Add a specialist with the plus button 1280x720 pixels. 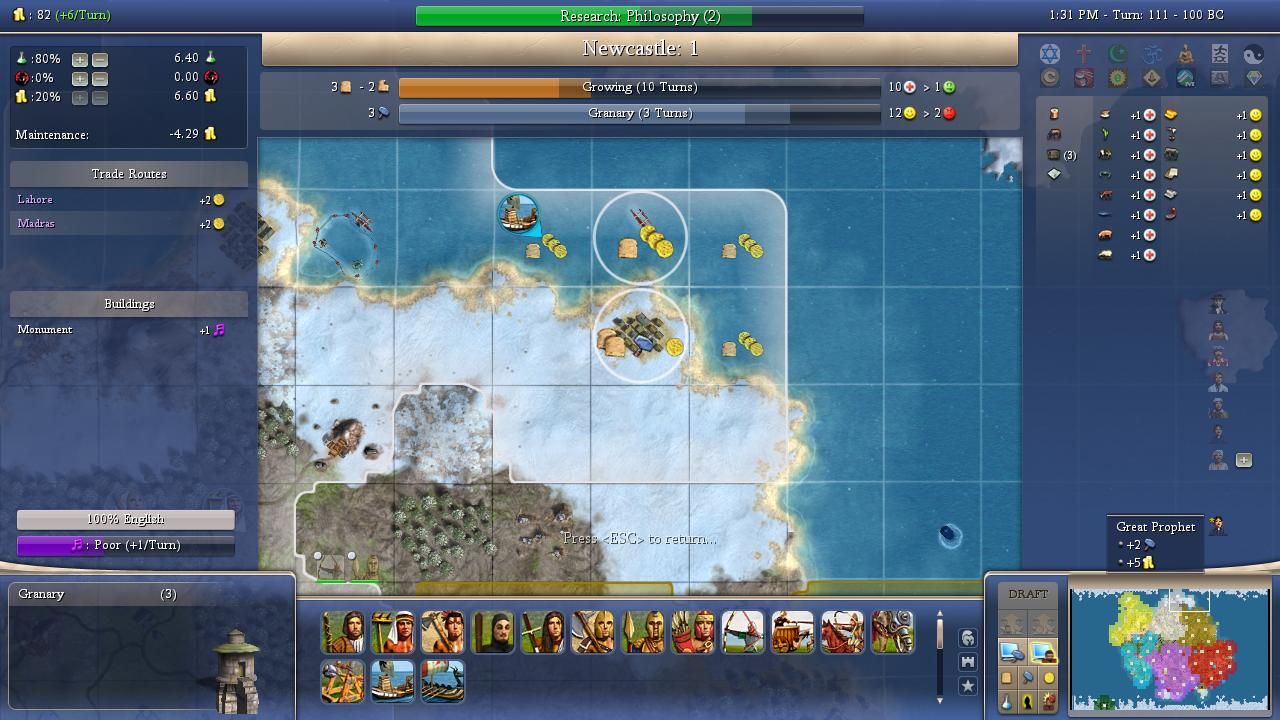pyautogui.click(x=1243, y=460)
